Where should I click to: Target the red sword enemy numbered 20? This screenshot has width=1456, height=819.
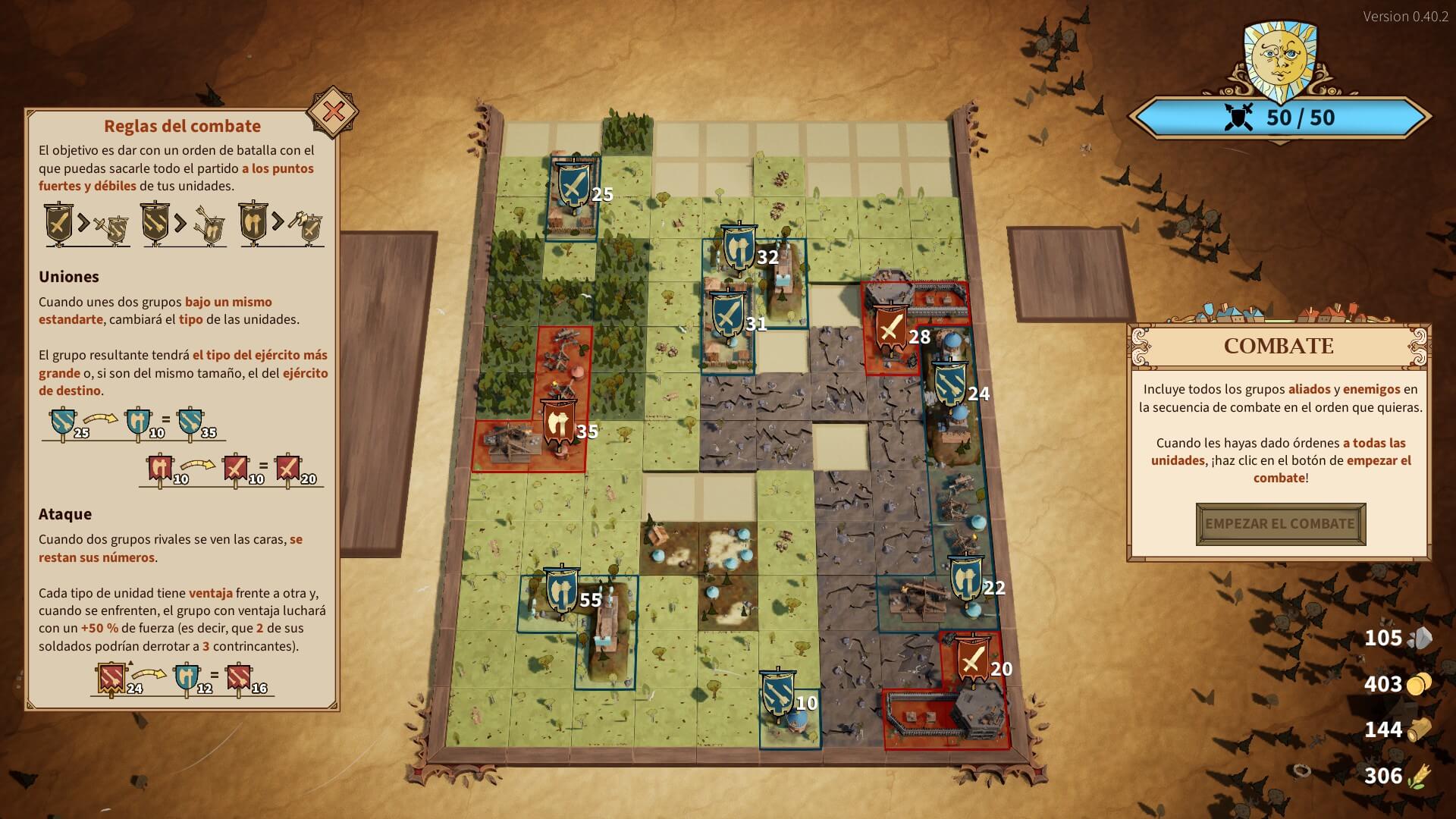coord(972,659)
